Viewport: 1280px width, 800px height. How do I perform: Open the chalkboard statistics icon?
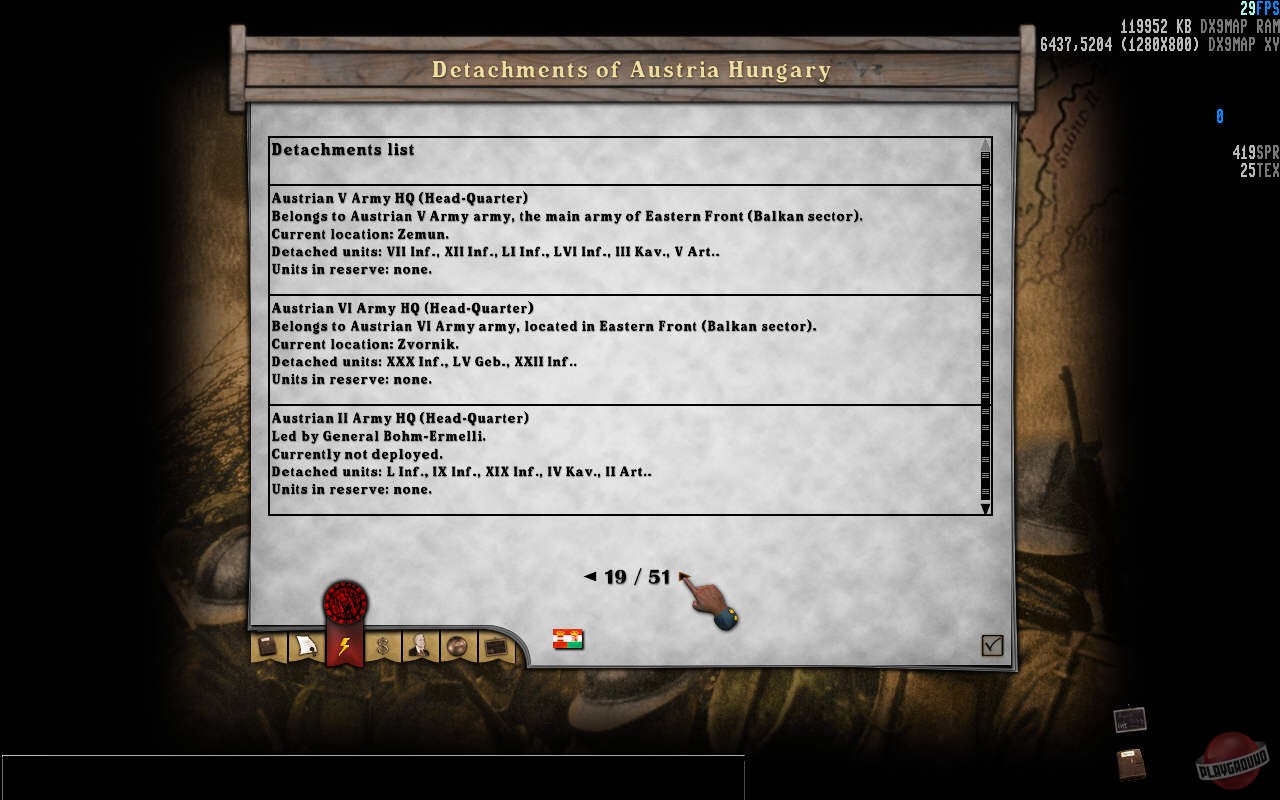coord(495,645)
